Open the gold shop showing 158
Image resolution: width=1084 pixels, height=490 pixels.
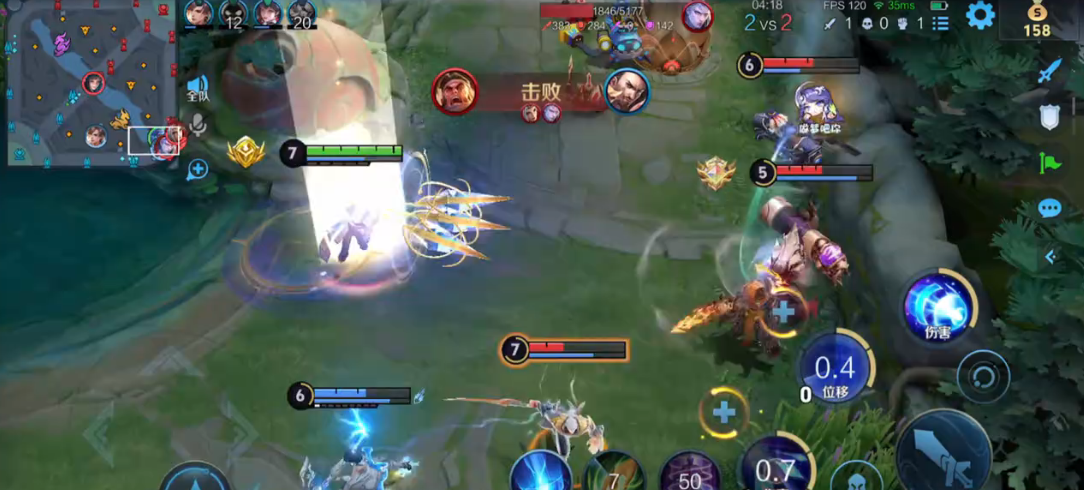(x=1037, y=18)
